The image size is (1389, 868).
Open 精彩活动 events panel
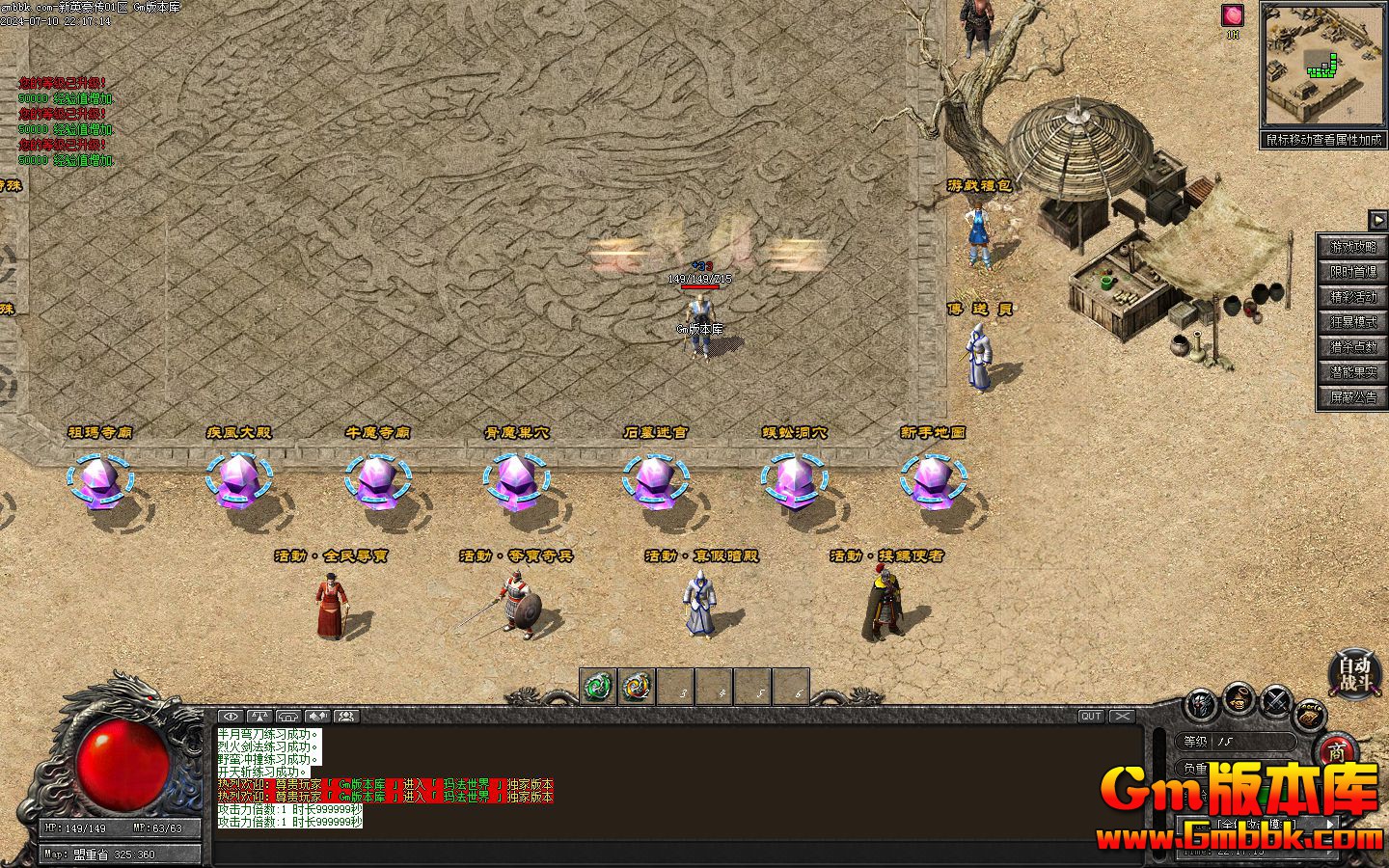click(x=1353, y=297)
